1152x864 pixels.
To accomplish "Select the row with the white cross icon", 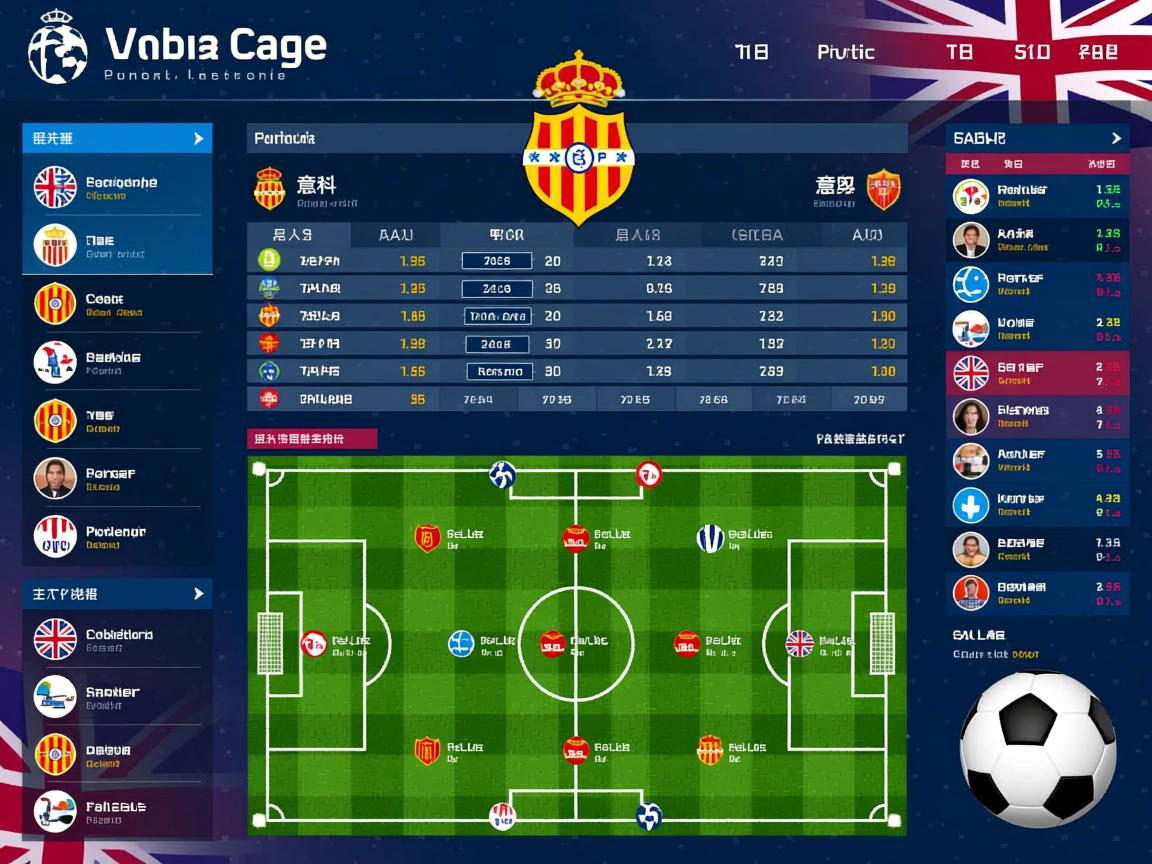I will click(1037, 504).
